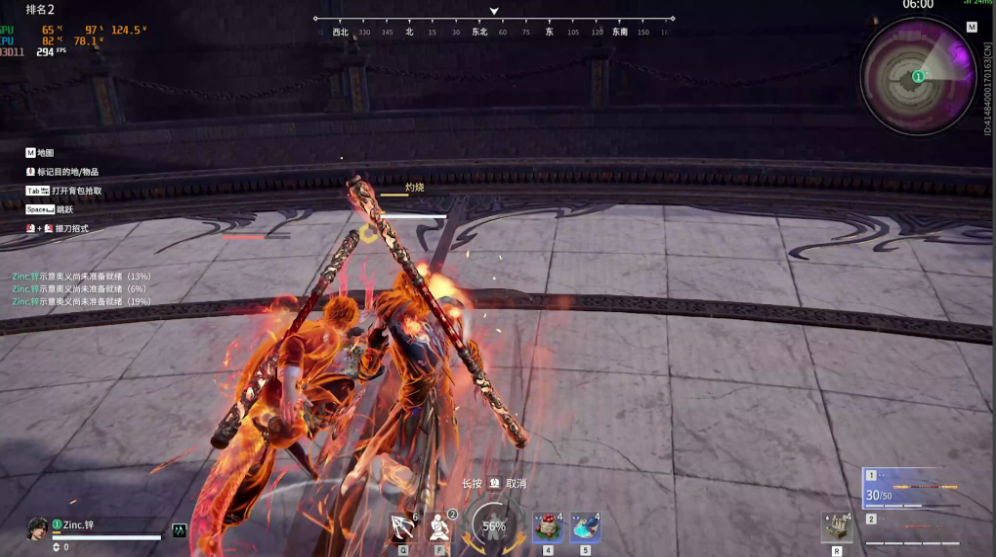The width and height of the screenshot is (996, 557).
Task: Click the weapon repair kit slot
Action: 836,527
